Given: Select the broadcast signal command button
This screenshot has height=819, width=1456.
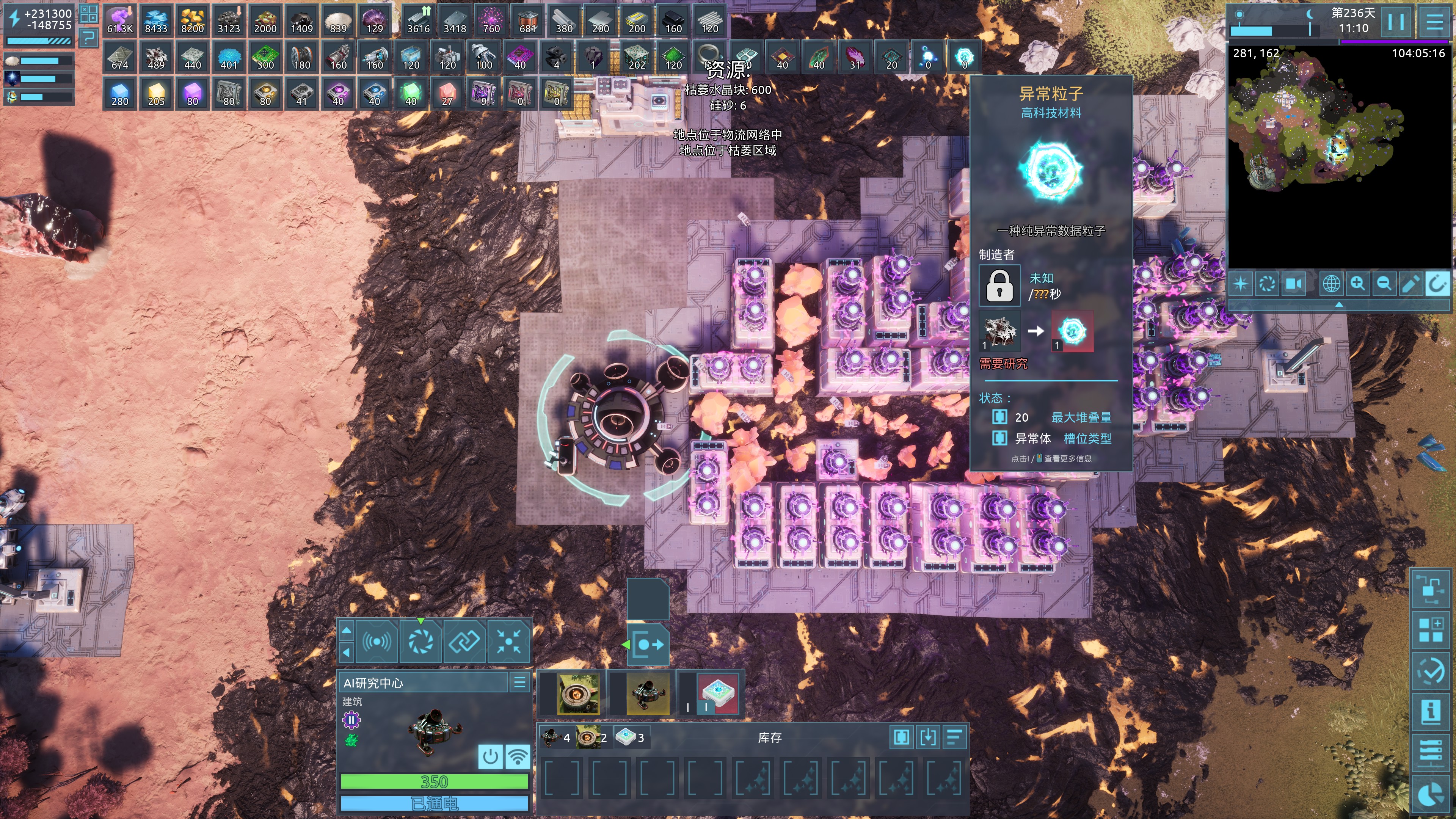Looking at the screenshot, I should tap(377, 642).
